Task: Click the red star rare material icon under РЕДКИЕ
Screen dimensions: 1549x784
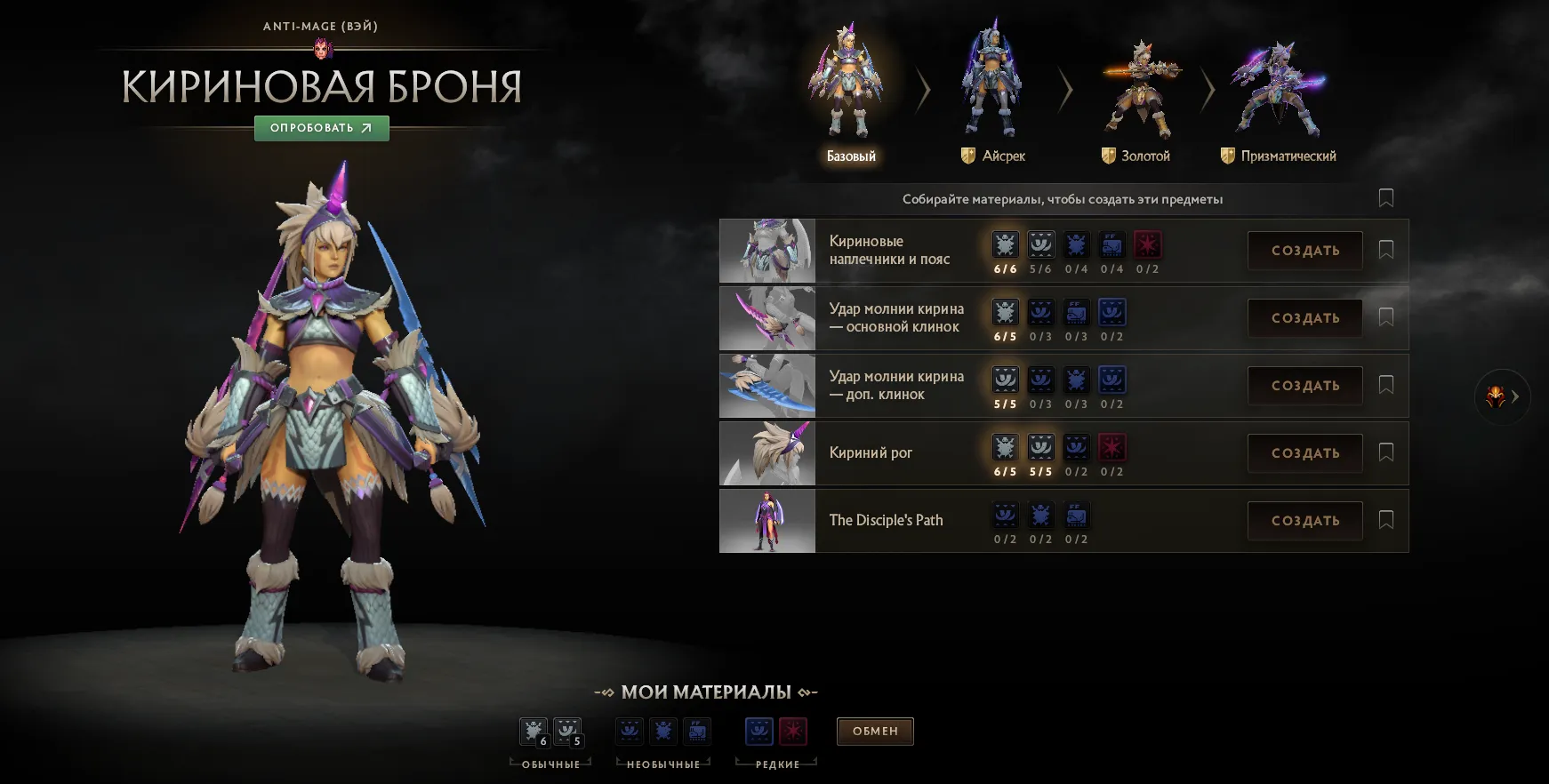Action: [x=792, y=731]
